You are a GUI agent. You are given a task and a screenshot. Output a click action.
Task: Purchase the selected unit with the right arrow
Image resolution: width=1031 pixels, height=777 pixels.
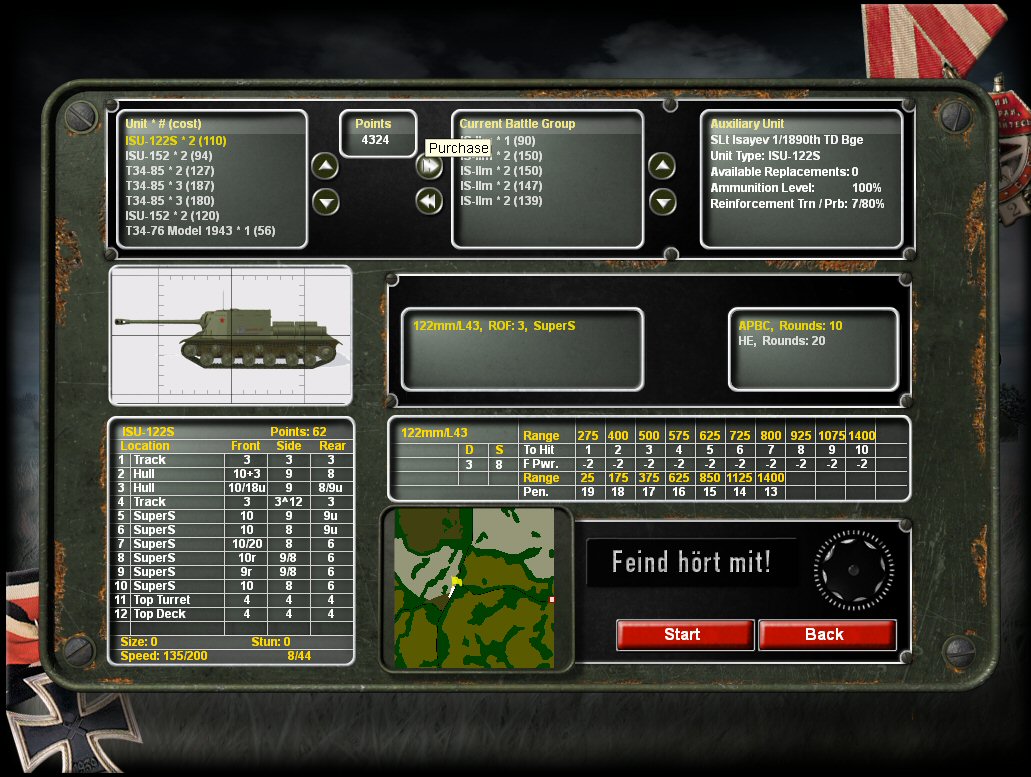(x=429, y=167)
